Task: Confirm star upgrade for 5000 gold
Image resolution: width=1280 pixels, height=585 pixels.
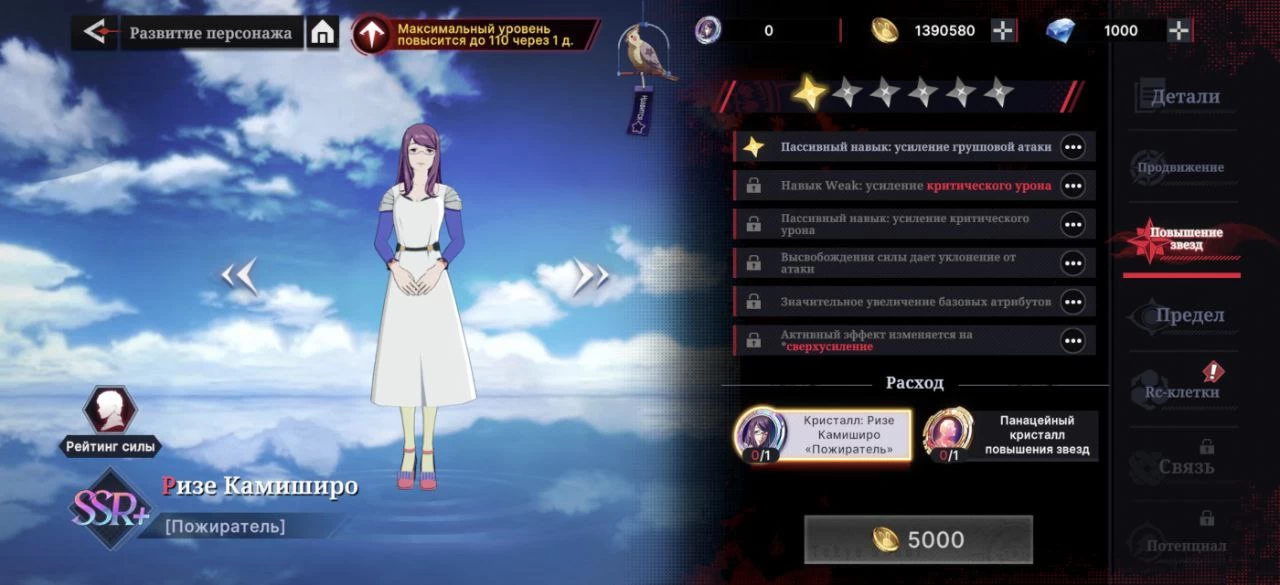Action: tap(918, 539)
